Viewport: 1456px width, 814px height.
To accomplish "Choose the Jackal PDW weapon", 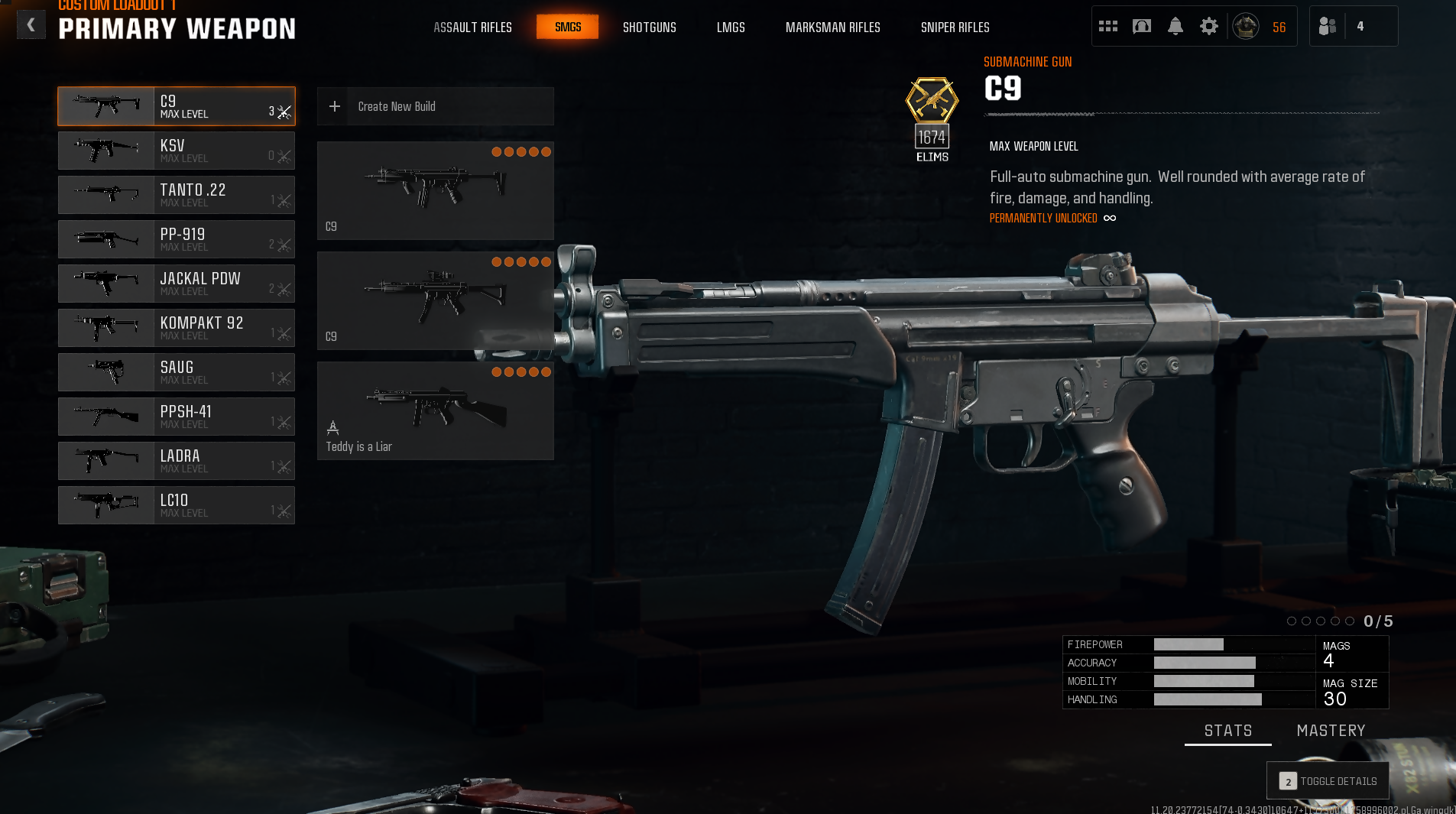I will [176, 284].
